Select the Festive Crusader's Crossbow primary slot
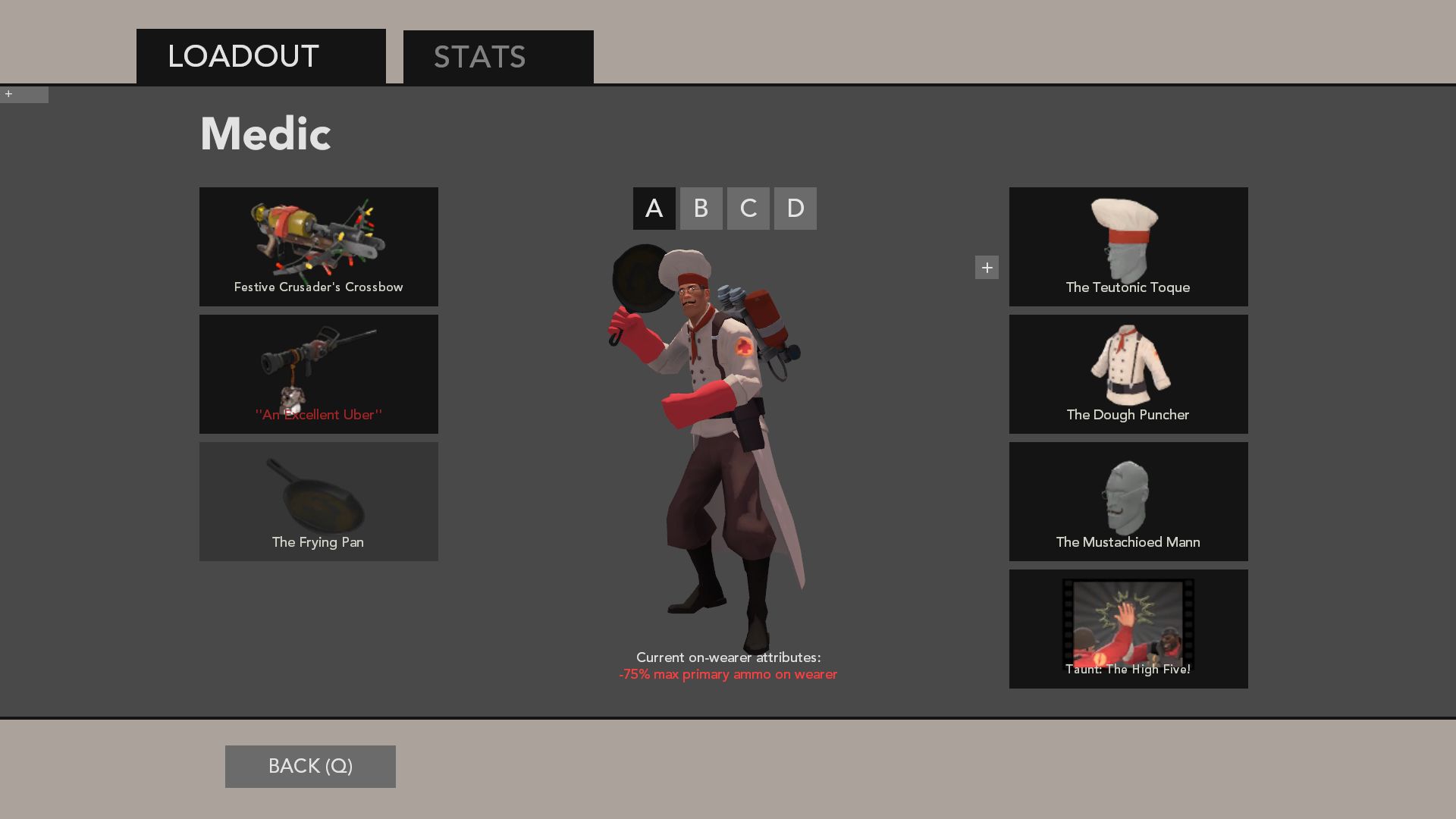Image resolution: width=1456 pixels, height=819 pixels. pos(318,246)
